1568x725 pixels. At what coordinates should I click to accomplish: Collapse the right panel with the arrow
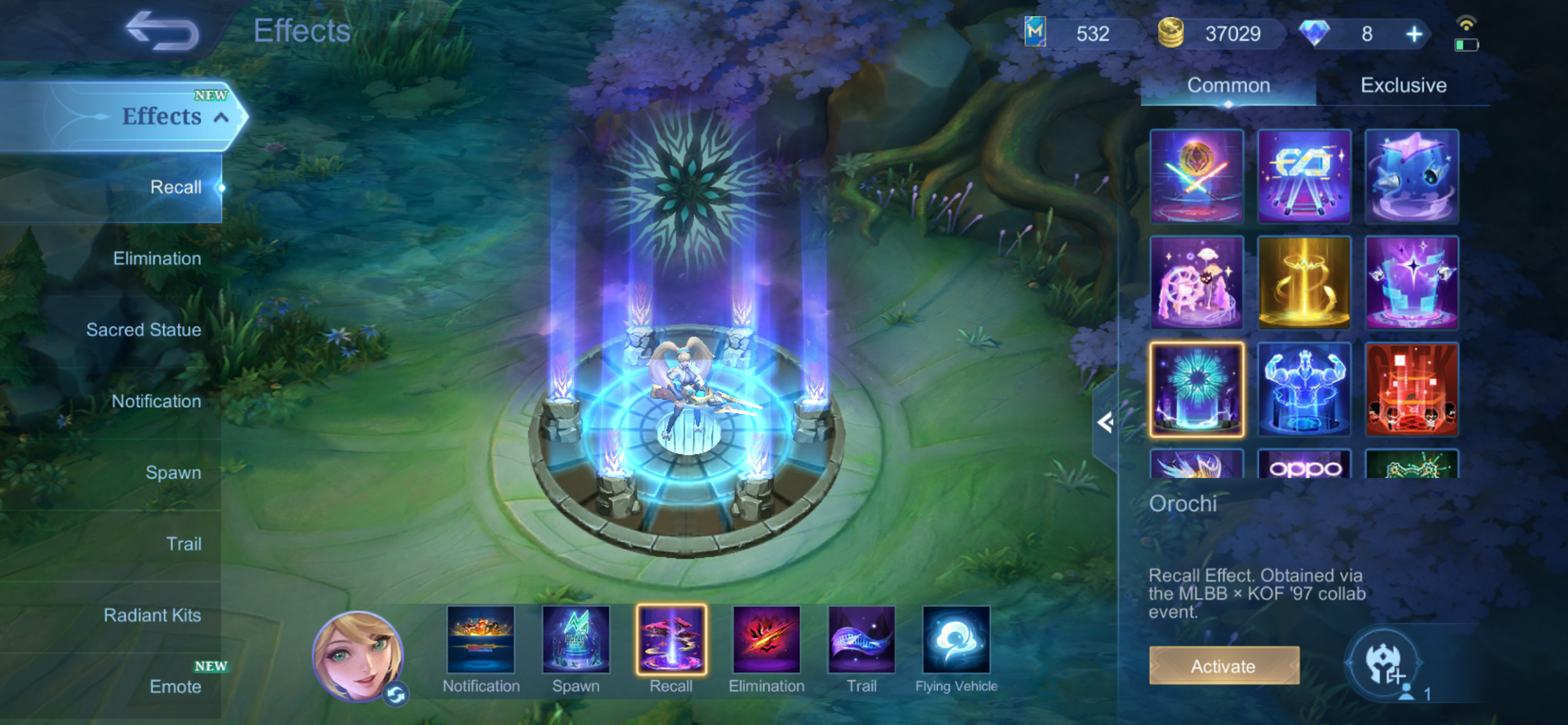pyautogui.click(x=1105, y=423)
